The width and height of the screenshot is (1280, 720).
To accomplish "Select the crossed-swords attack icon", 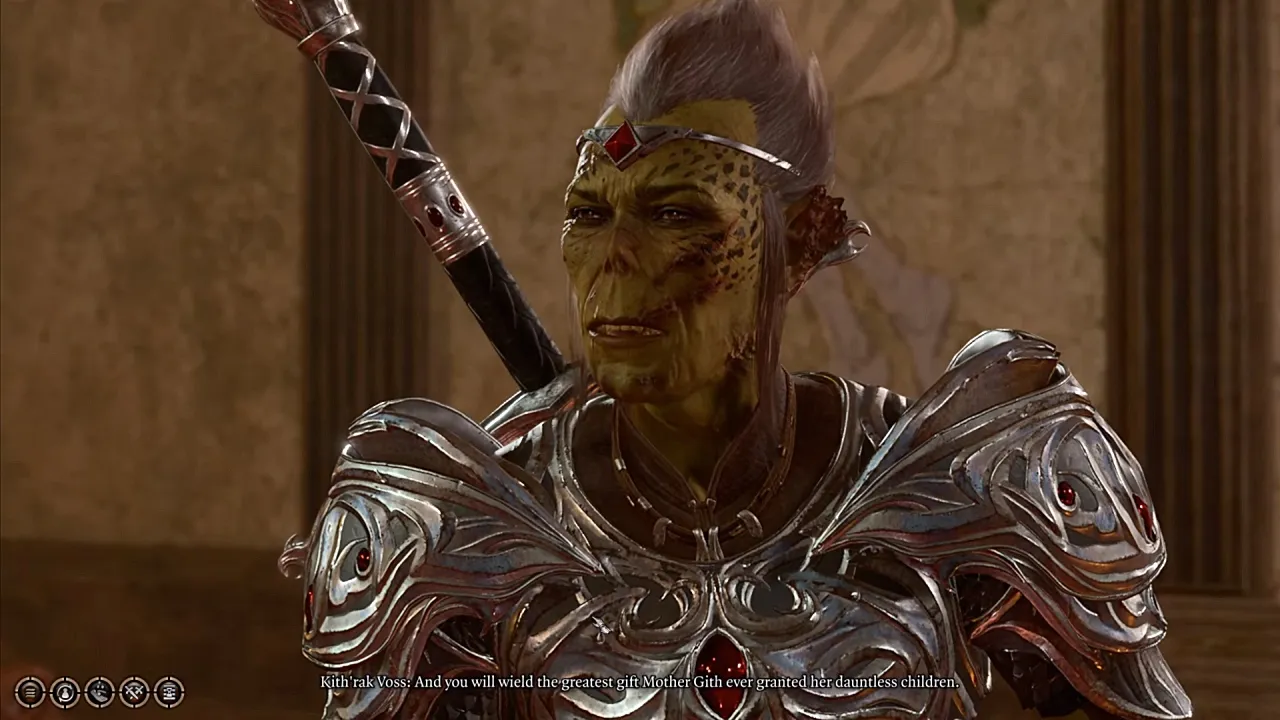I will [x=132, y=692].
